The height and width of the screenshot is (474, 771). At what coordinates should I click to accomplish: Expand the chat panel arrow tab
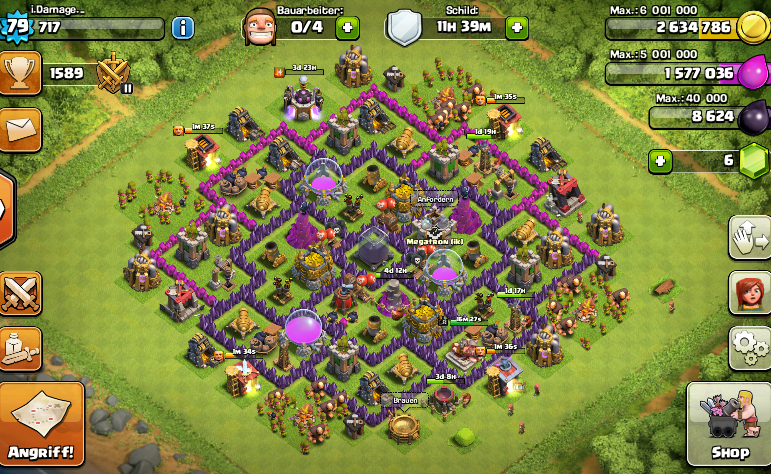[6, 210]
